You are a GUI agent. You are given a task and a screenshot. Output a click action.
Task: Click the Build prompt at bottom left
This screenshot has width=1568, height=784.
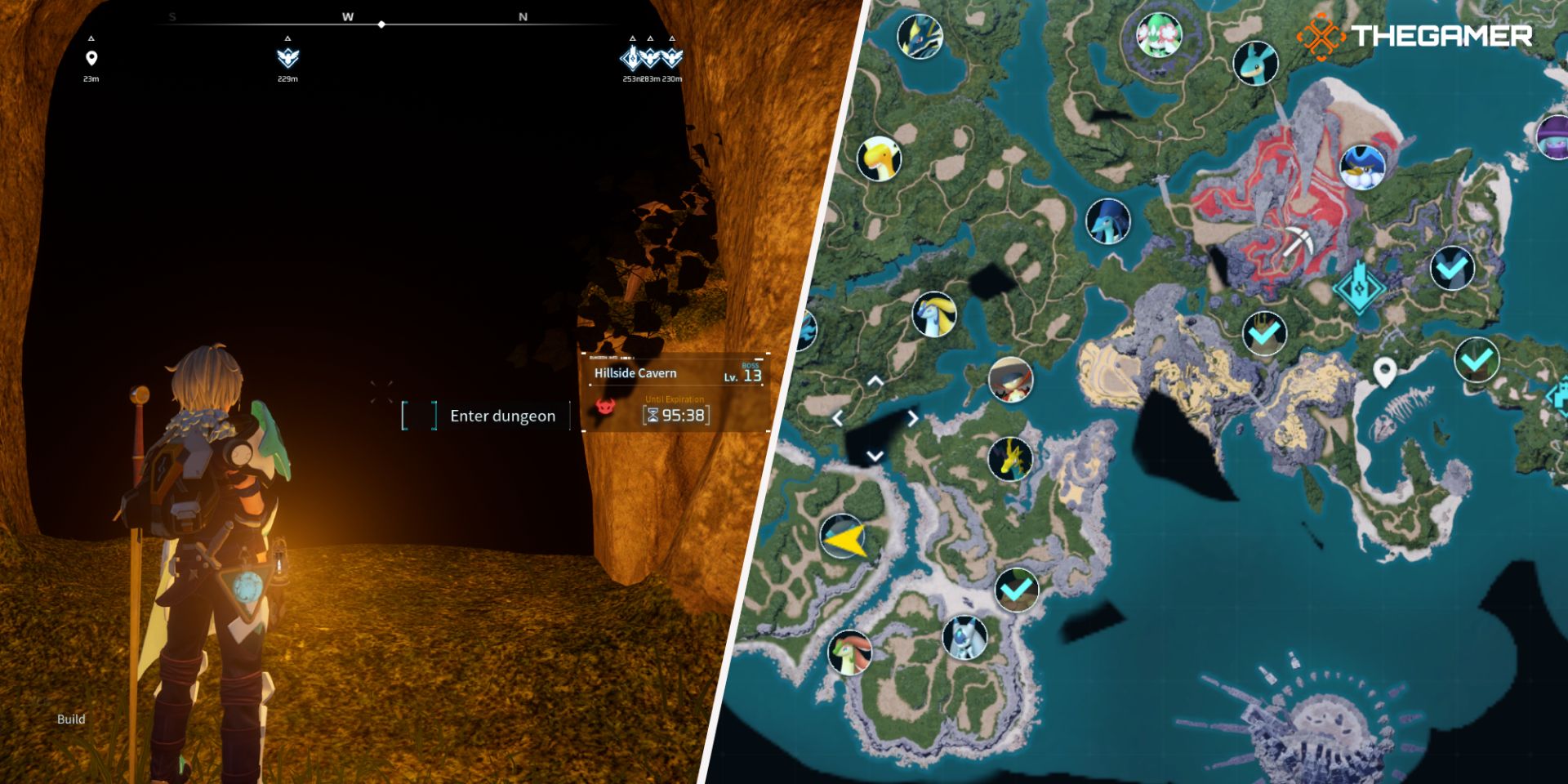(71, 719)
